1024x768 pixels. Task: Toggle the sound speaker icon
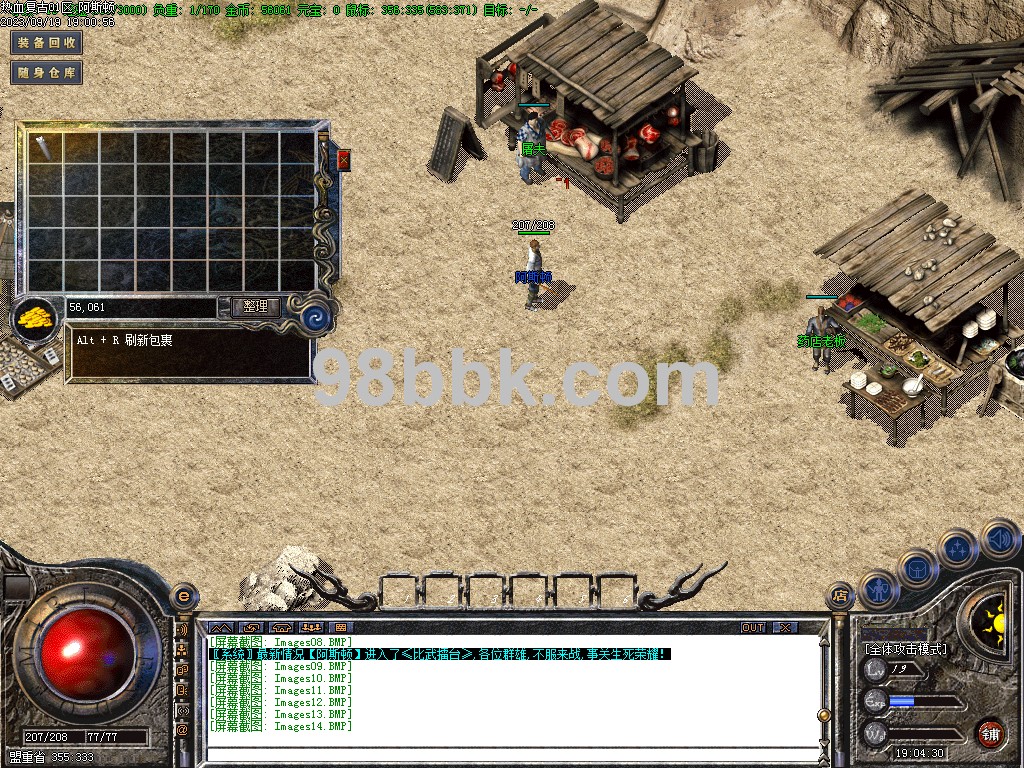click(999, 538)
